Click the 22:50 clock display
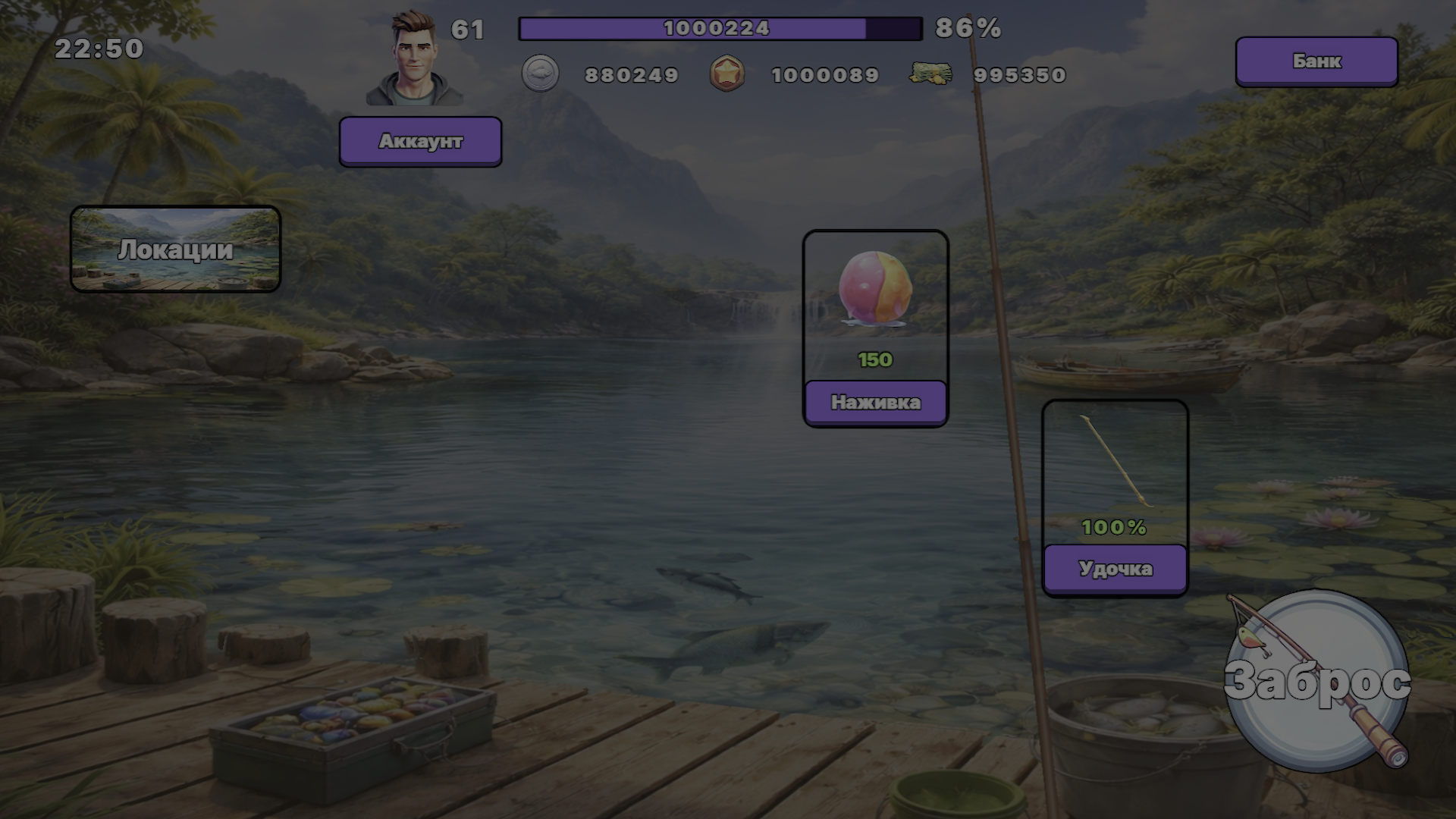 [x=99, y=49]
